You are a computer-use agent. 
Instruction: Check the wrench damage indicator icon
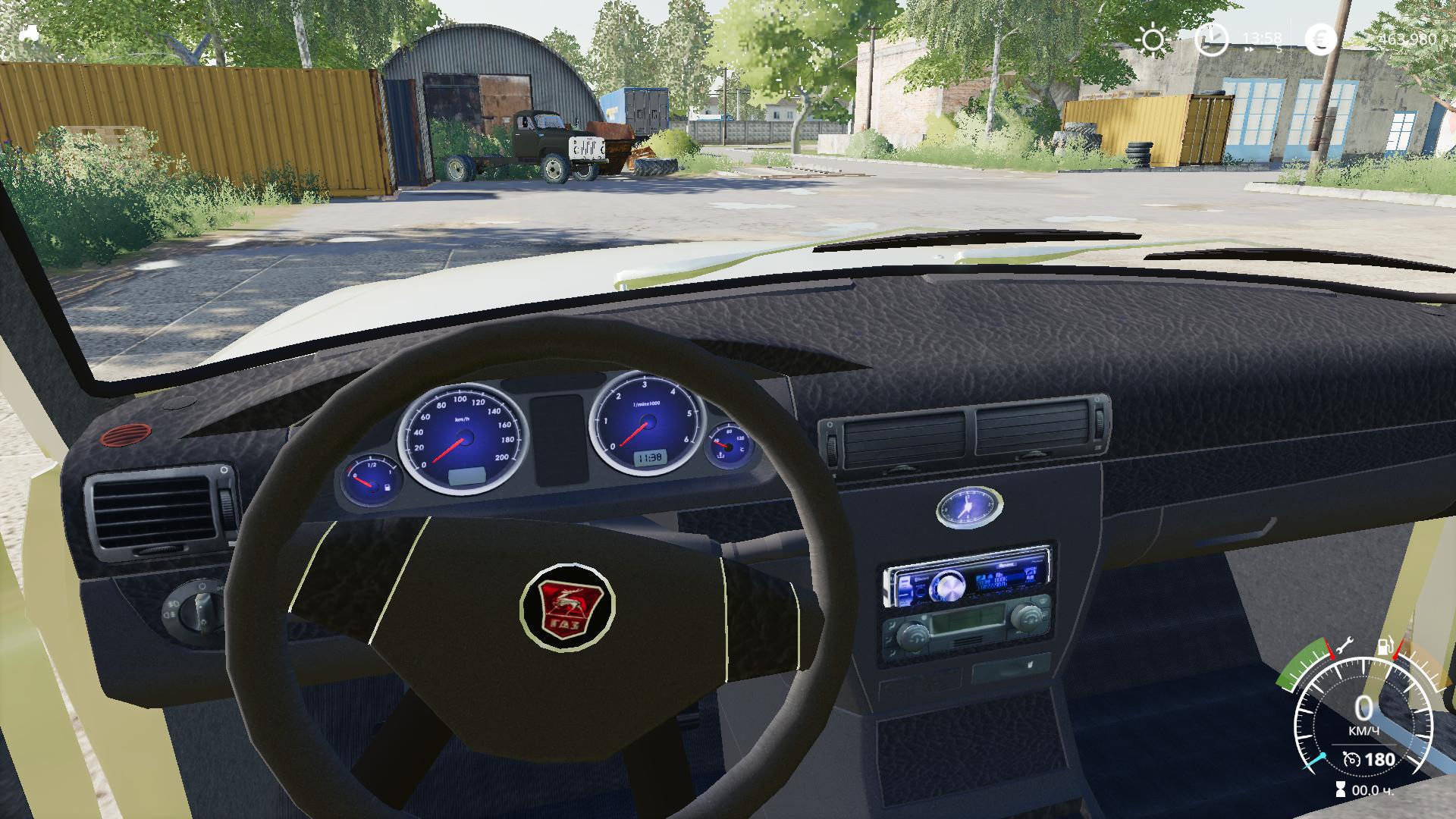(x=1344, y=645)
